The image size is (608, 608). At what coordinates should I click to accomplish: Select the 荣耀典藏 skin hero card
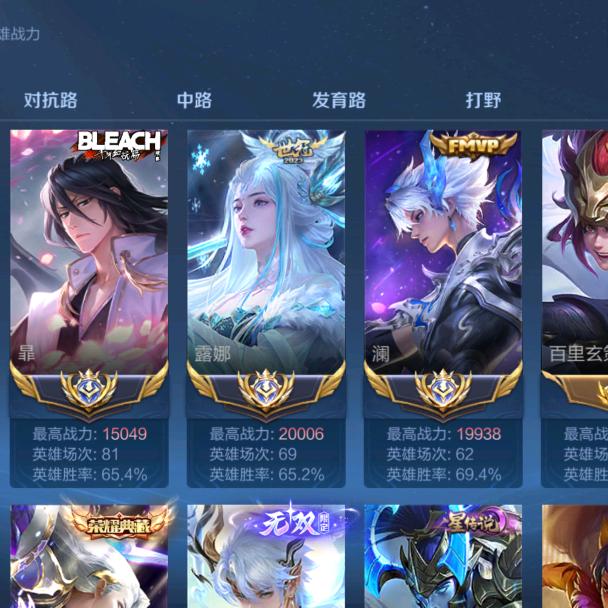click(89, 556)
